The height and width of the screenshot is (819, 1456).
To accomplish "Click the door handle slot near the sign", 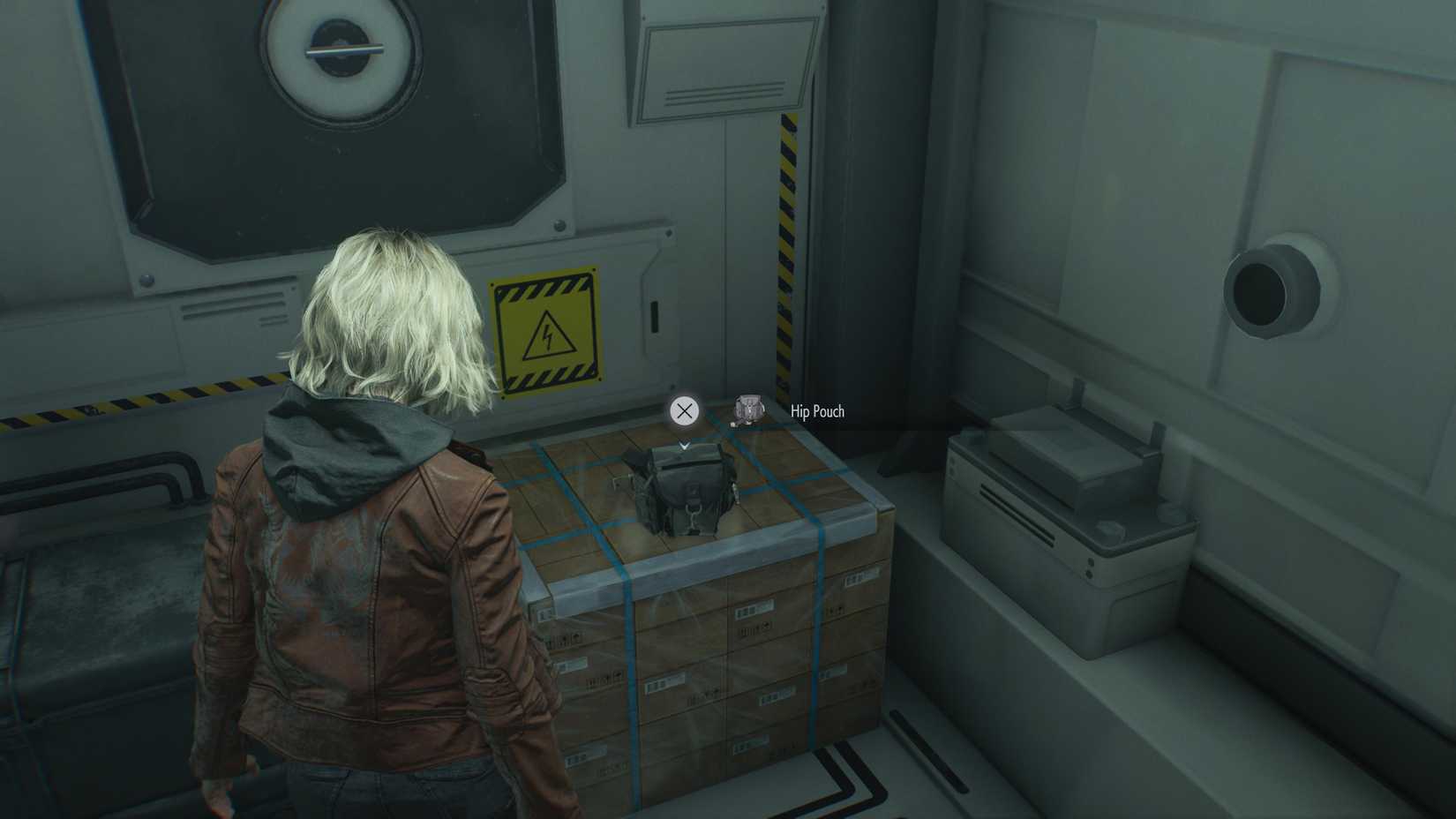I will 654,316.
